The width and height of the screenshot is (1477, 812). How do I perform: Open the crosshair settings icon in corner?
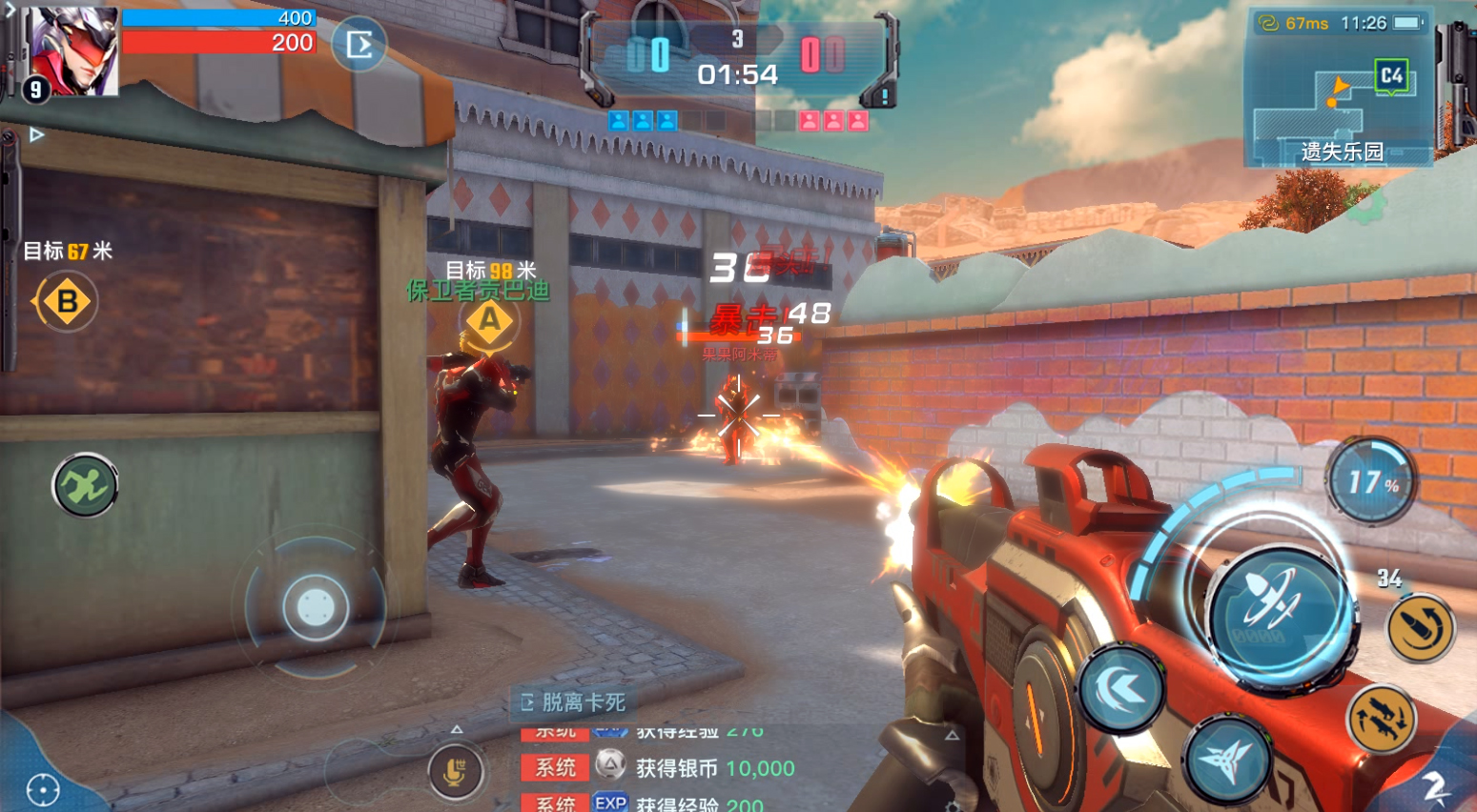[43, 789]
